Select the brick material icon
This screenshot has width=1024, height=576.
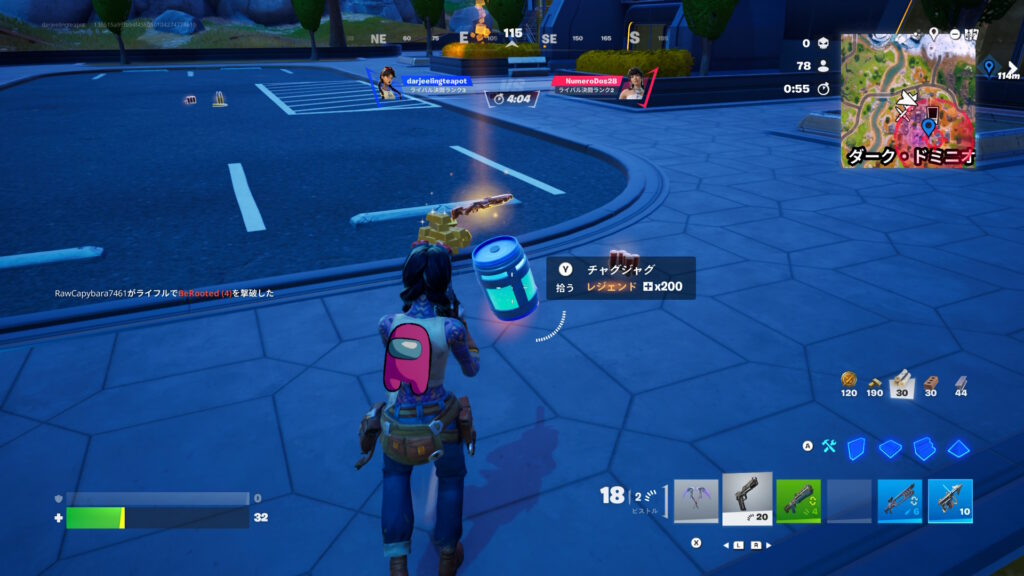(931, 381)
